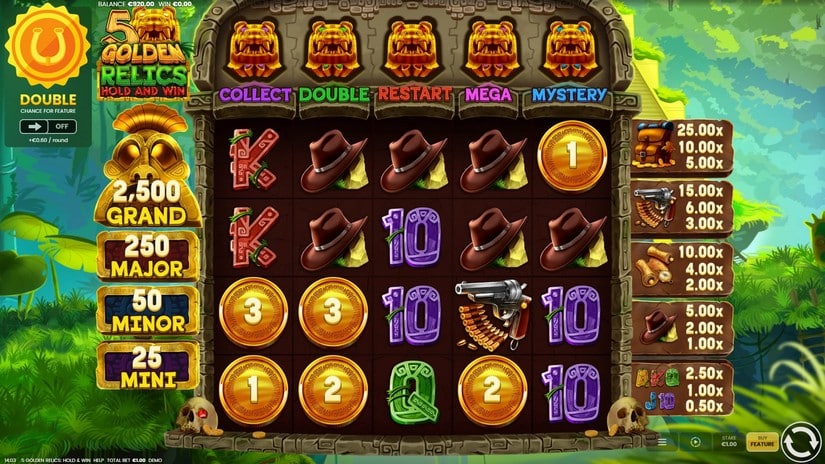The image size is (825, 464).
Task: Change the stake amount
Action: coord(729,441)
